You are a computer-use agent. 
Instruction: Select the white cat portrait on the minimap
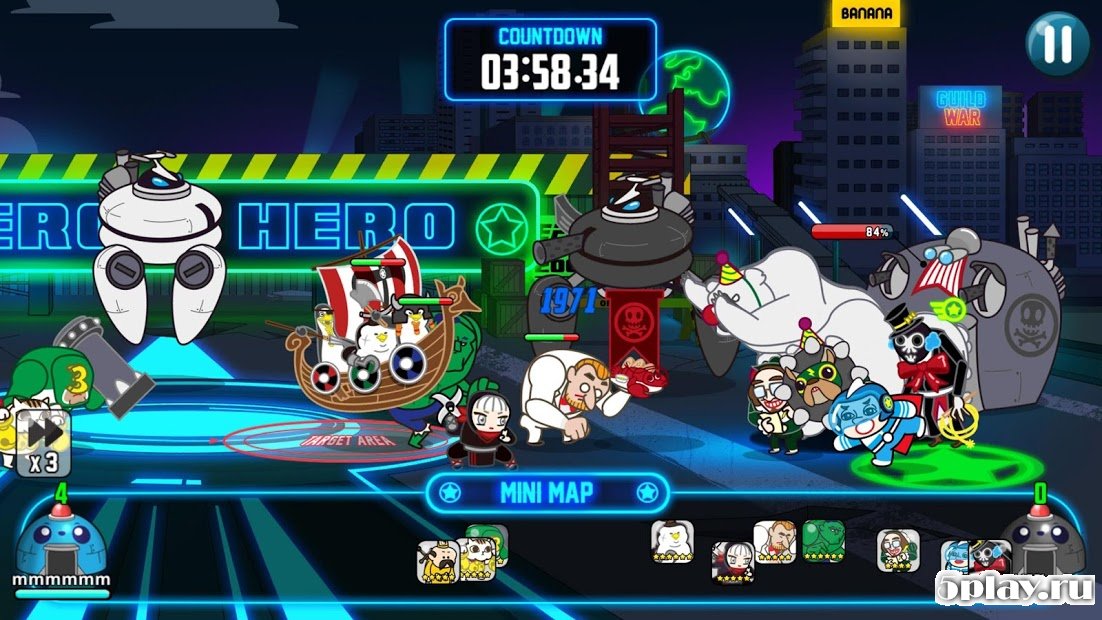474,556
